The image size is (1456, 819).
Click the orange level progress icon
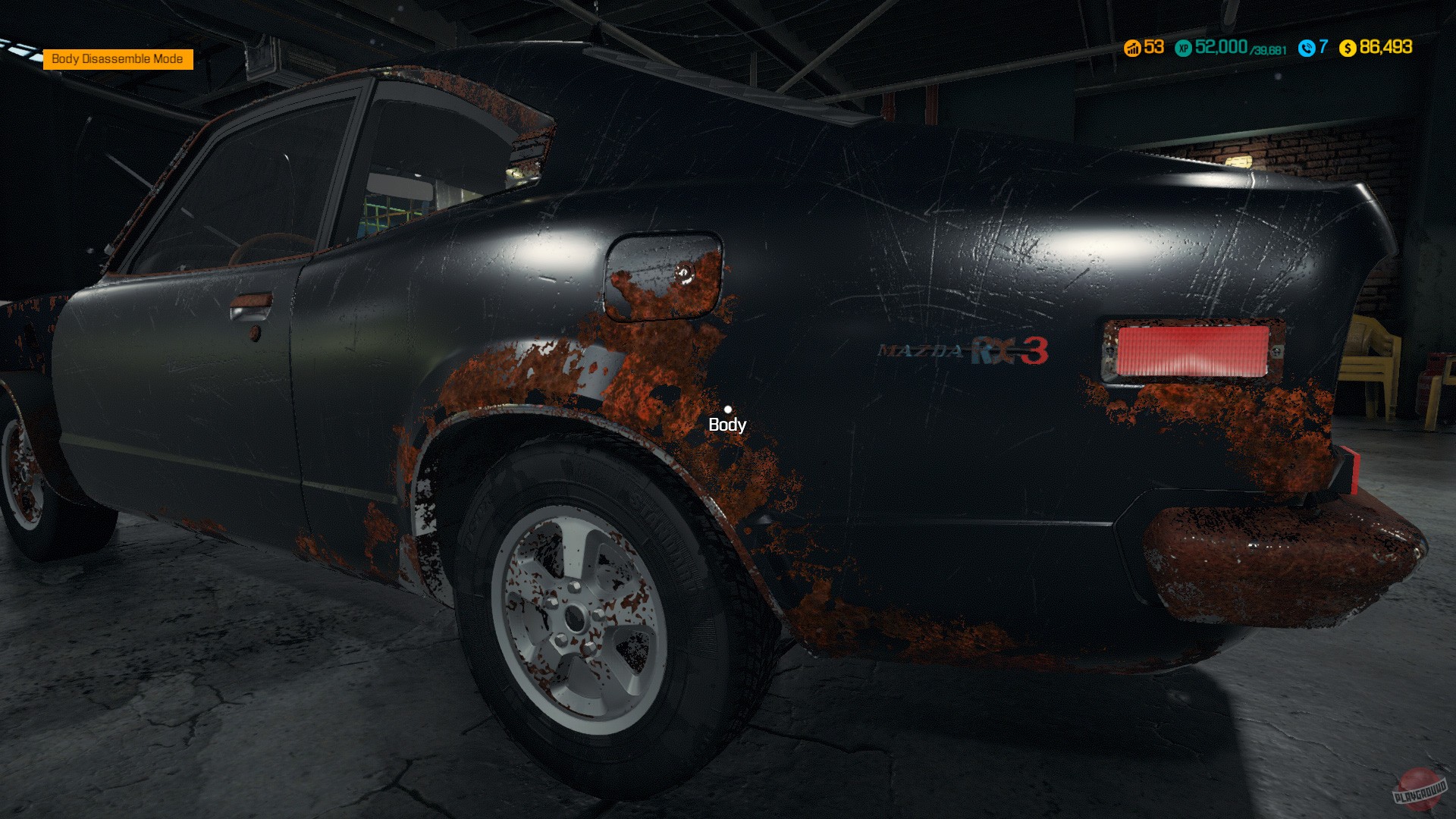[x=1131, y=49]
